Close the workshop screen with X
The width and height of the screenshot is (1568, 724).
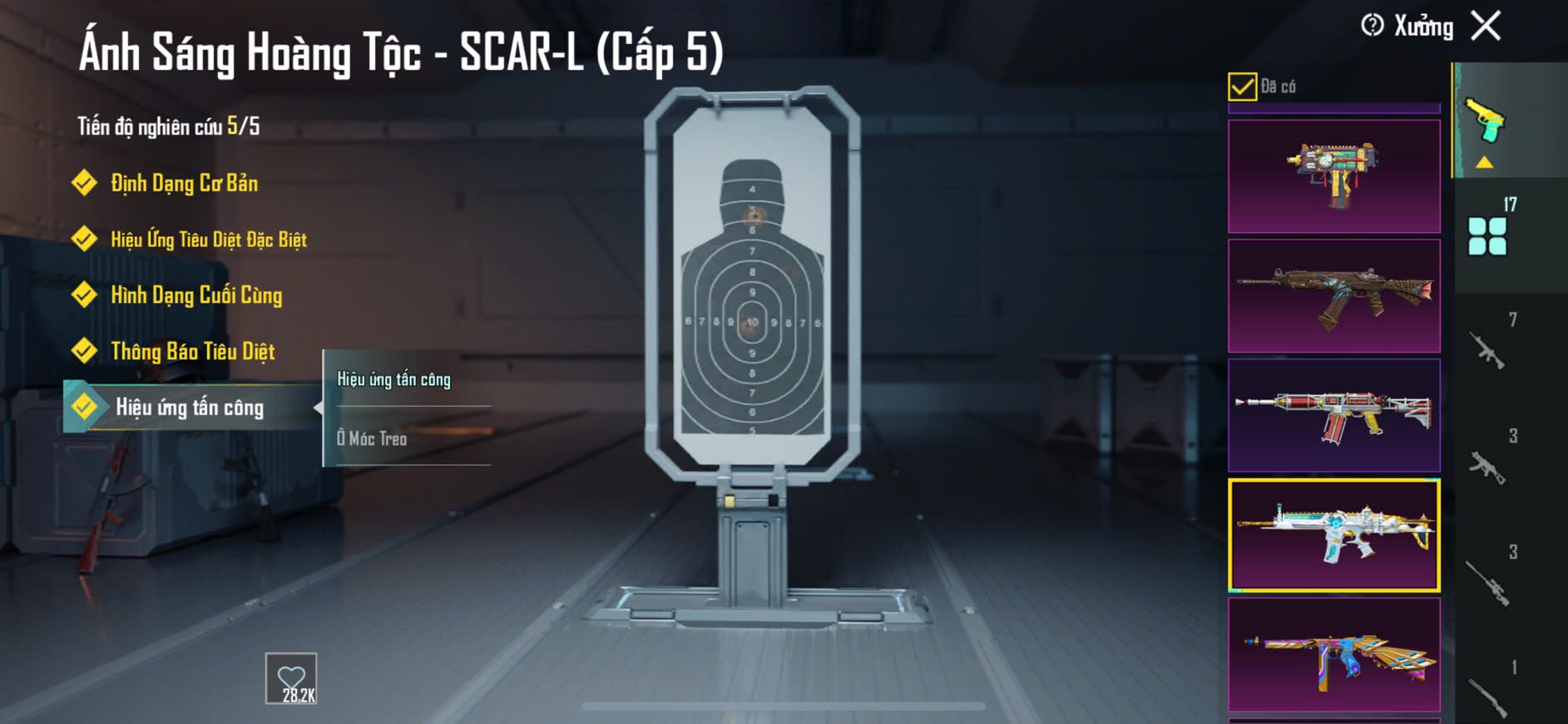(1486, 26)
